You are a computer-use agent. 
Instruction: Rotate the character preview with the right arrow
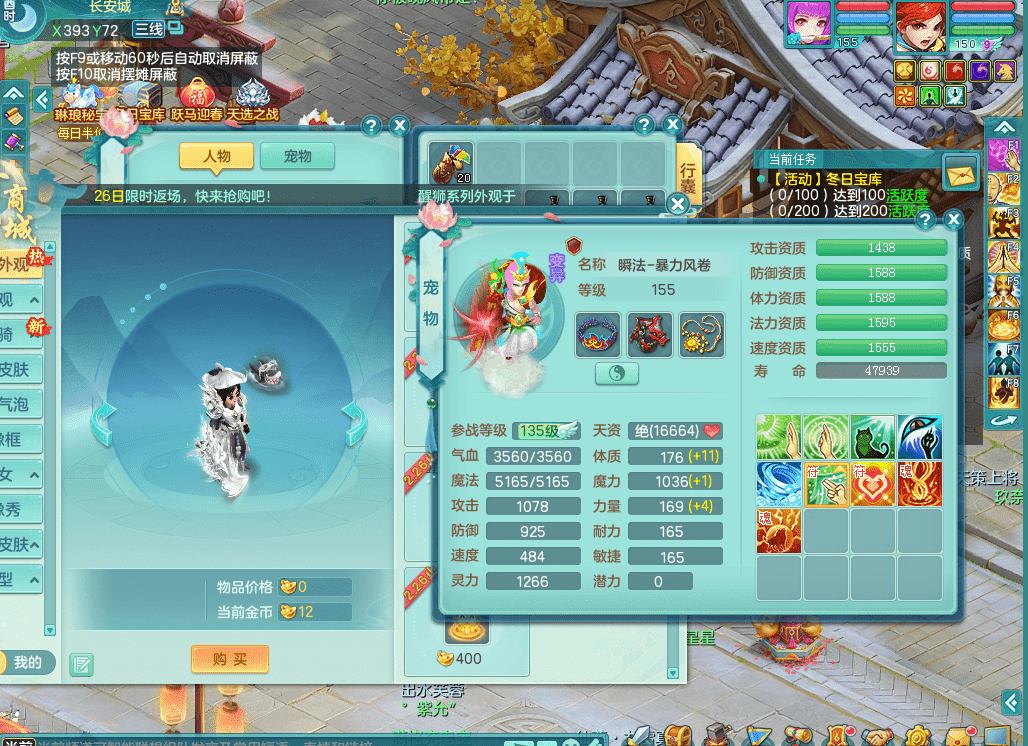pyautogui.click(x=354, y=424)
